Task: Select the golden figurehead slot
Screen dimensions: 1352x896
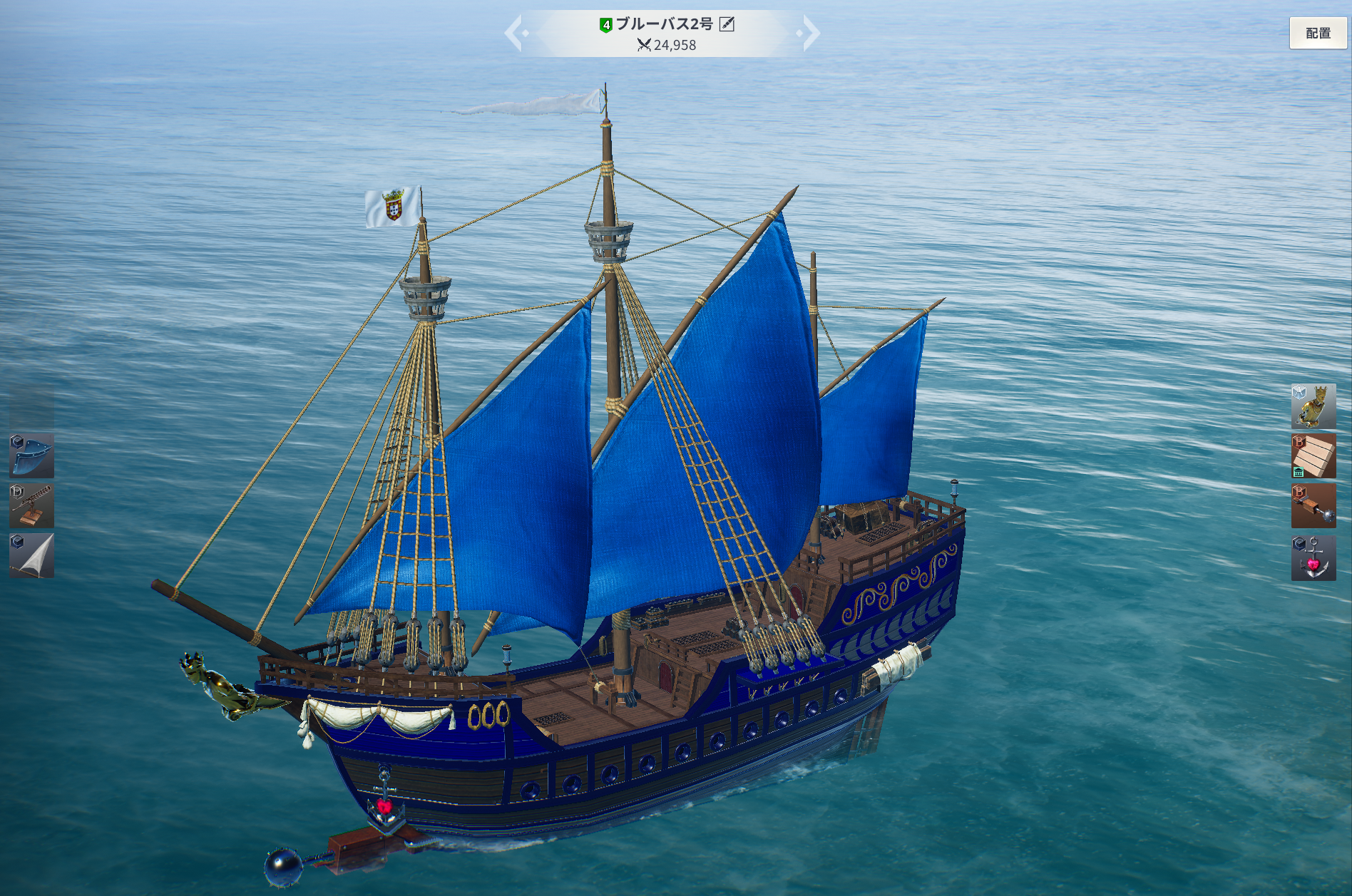Action: coord(1313,406)
